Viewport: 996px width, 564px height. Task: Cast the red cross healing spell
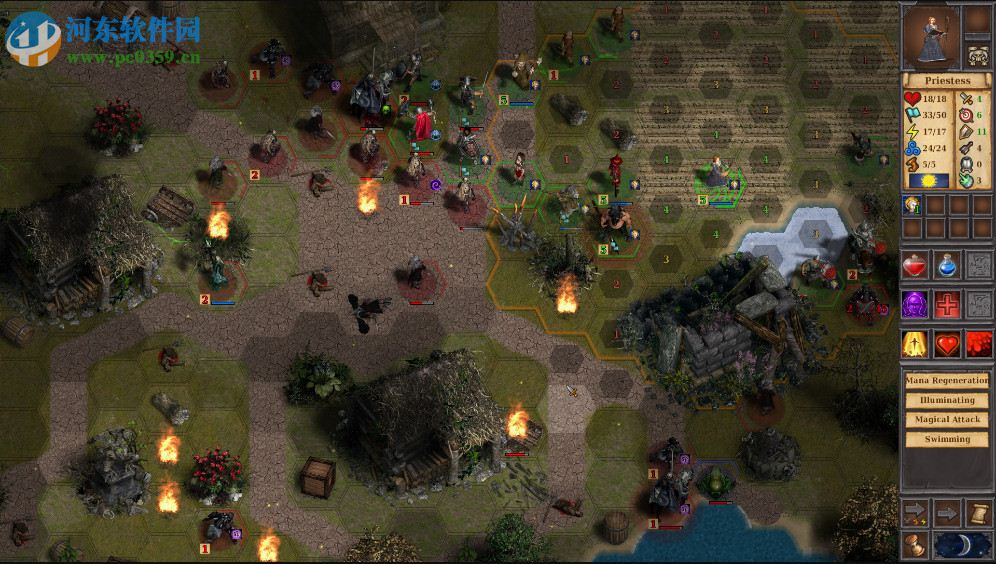pos(947,304)
